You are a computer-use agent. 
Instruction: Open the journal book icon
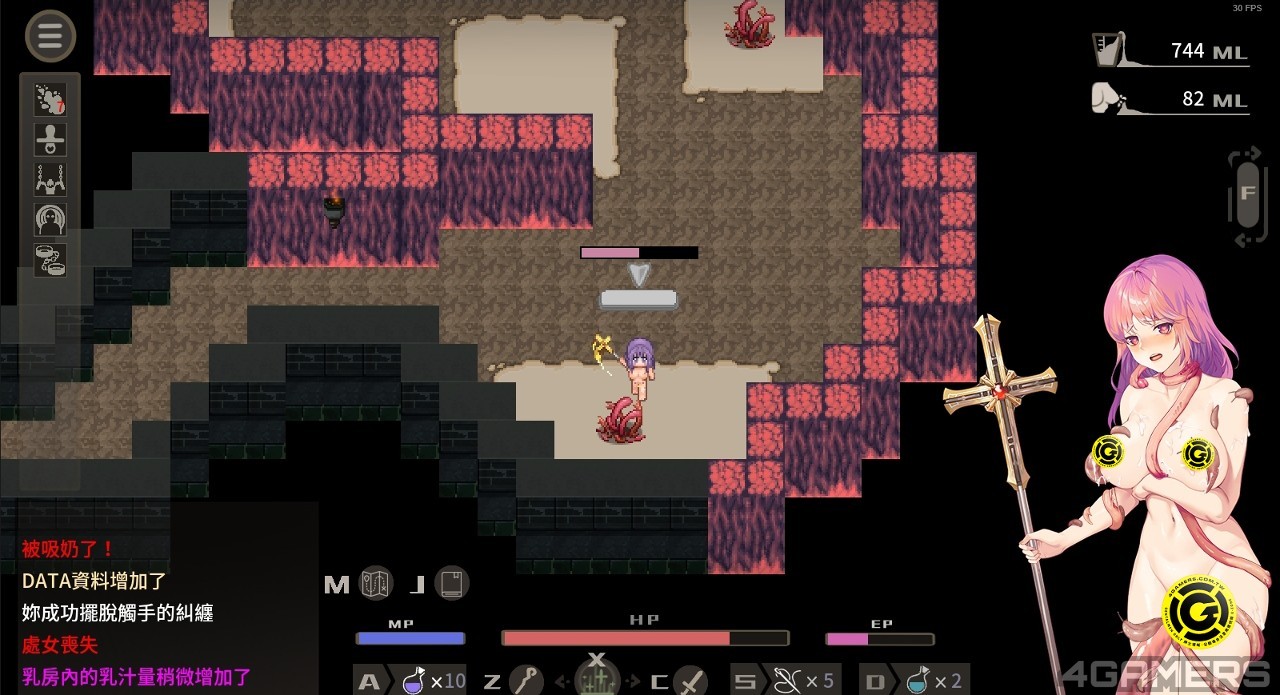coord(452,583)
